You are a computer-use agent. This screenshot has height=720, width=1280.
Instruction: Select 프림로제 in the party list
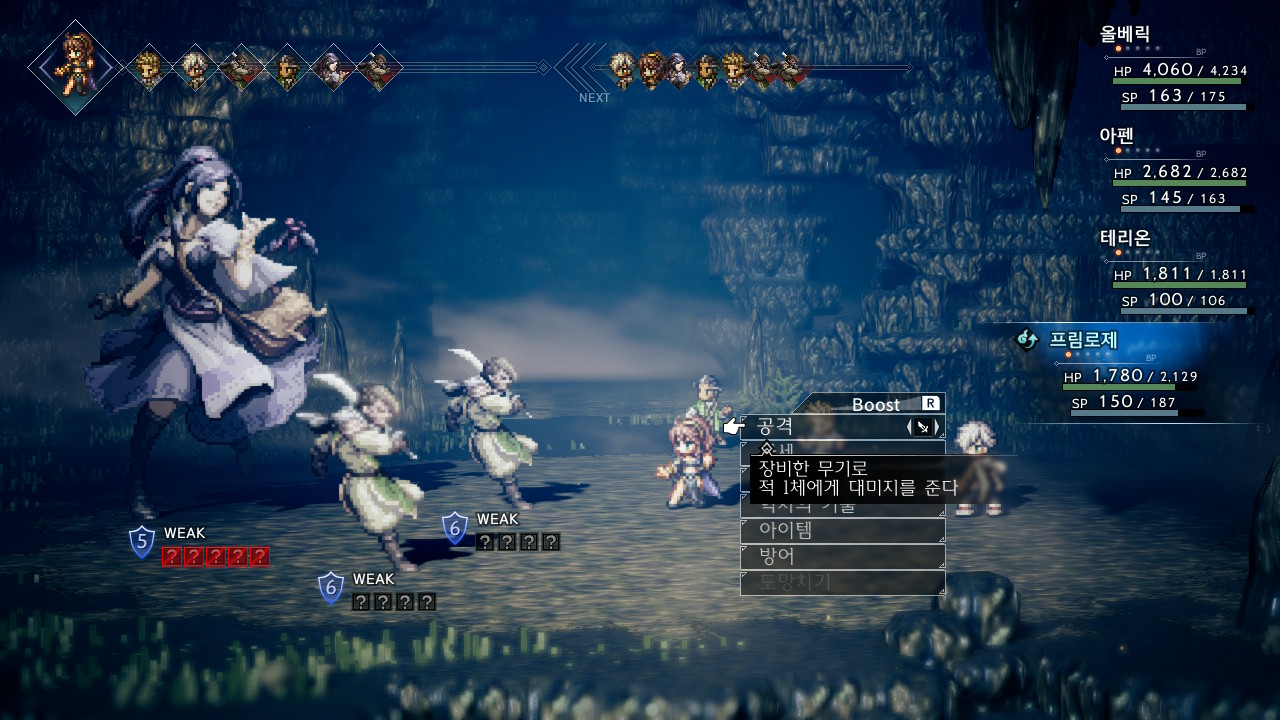tap(1083, 339)
